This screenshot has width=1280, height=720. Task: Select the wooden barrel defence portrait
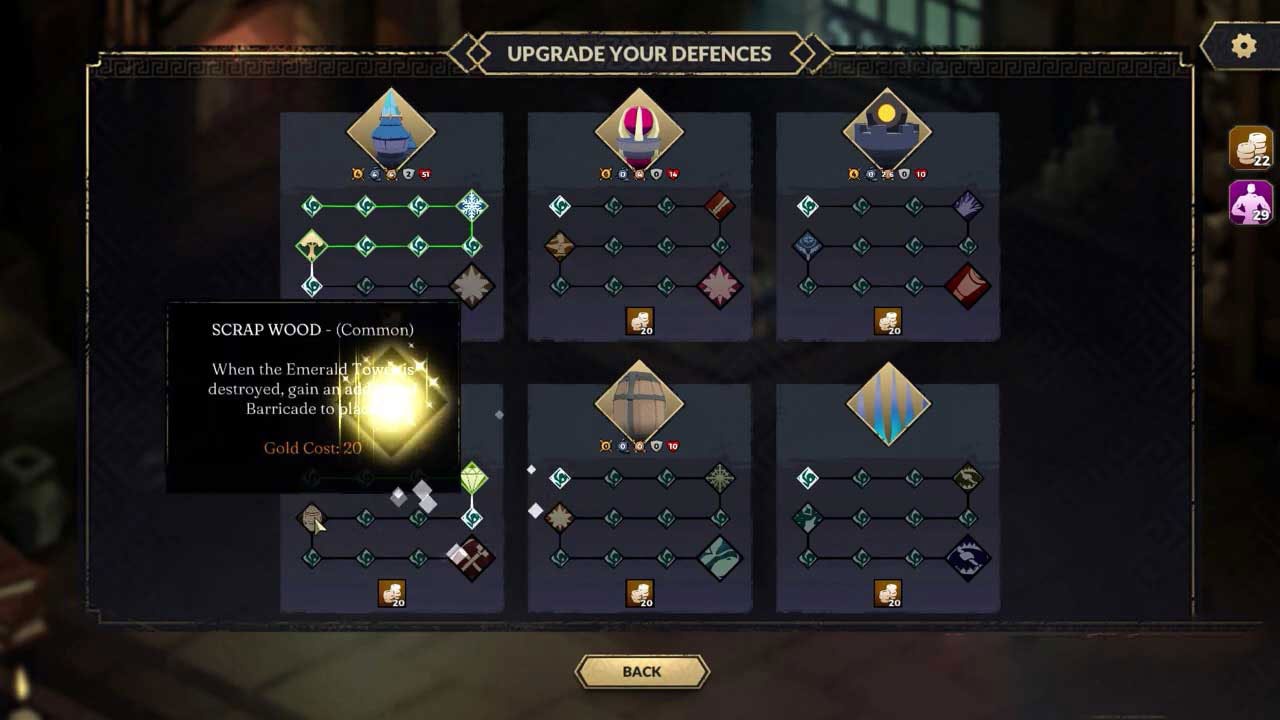(x=639, y=403)
